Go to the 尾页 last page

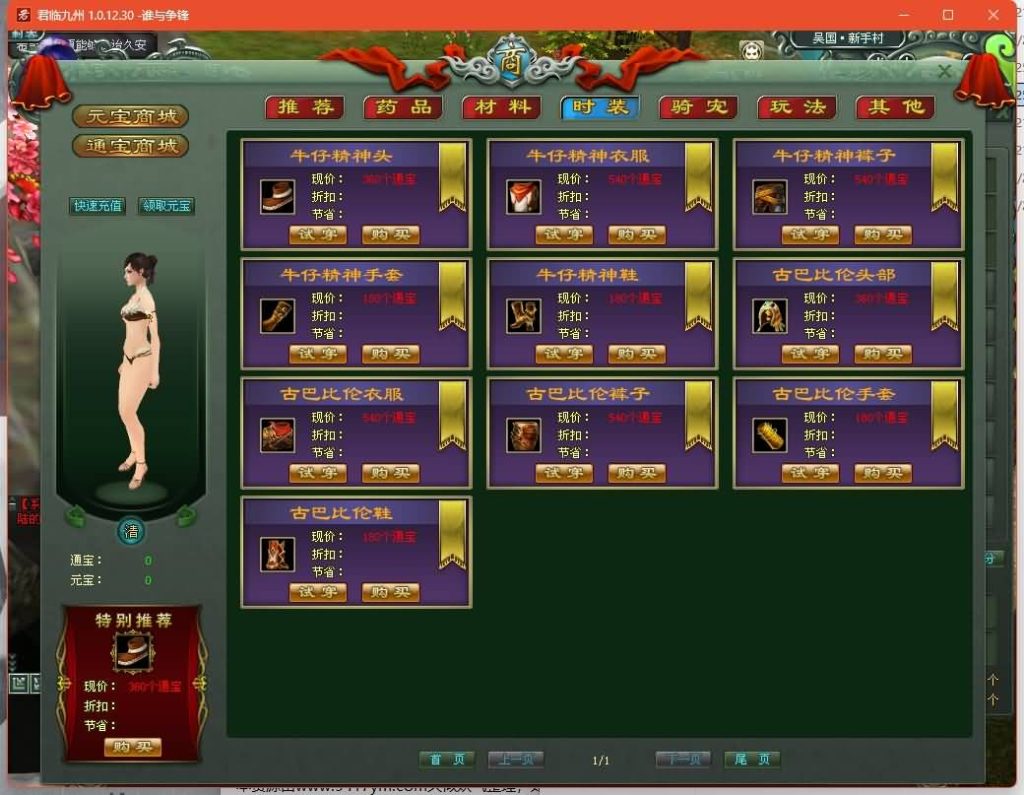coord(752,760)
